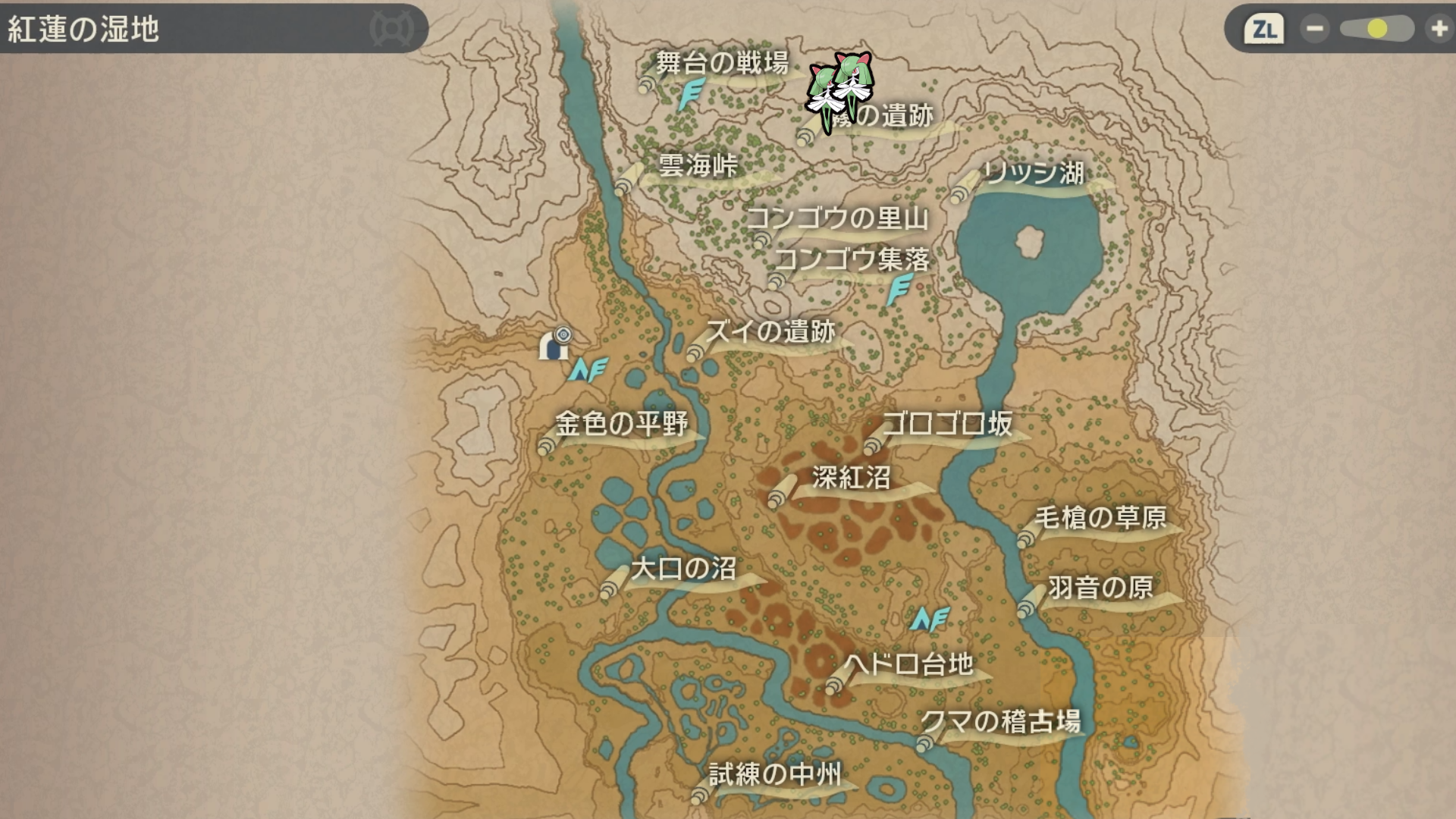1456x819 pixels.
Task: Adjust the yellow map zoom slider knob
Action: click(x=1377, y=30)
